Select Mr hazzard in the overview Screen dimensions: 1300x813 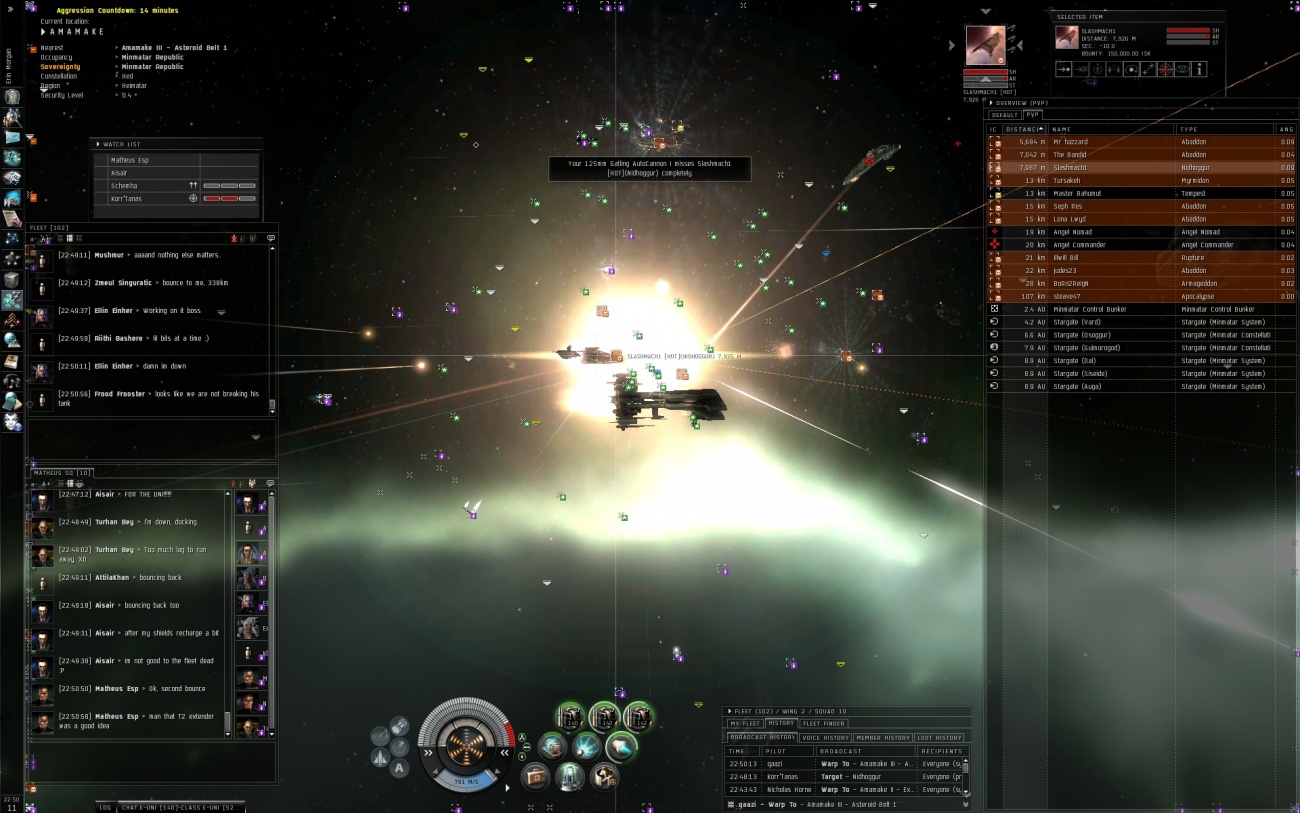[1110, 142]
